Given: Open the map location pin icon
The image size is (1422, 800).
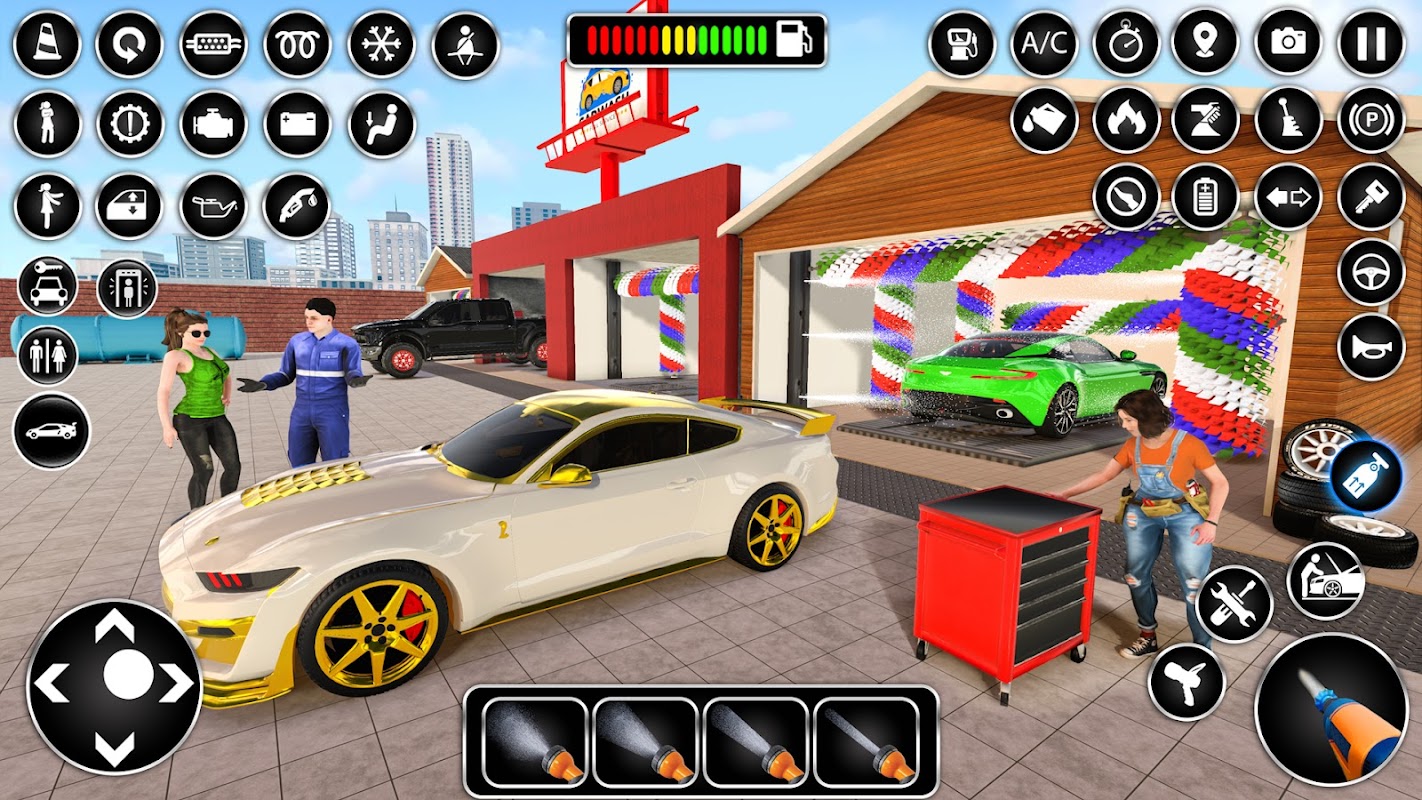Looking at the screenshot, I should (x=1205, y=43).
